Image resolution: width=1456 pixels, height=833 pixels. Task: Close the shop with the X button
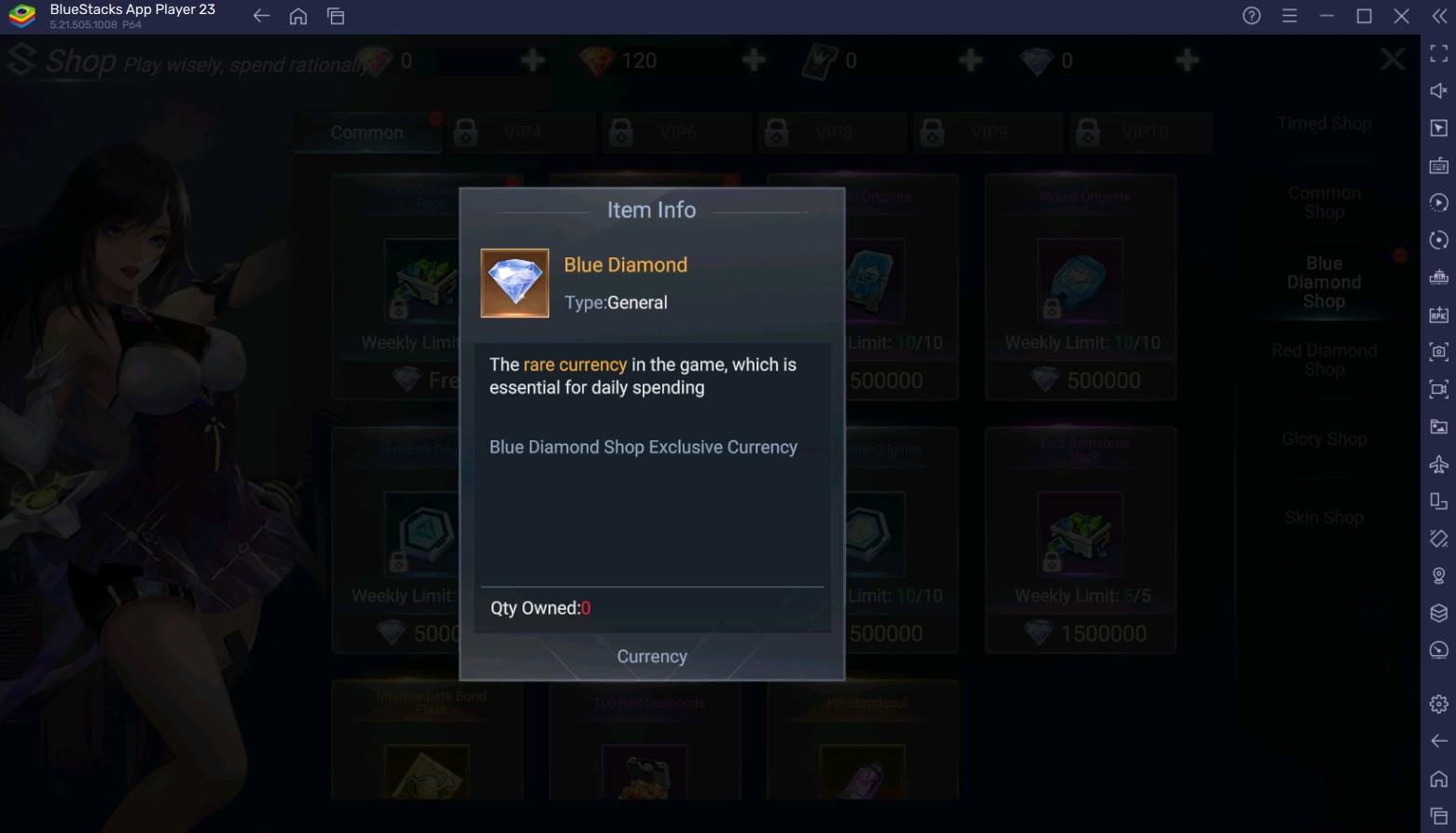1392,61
